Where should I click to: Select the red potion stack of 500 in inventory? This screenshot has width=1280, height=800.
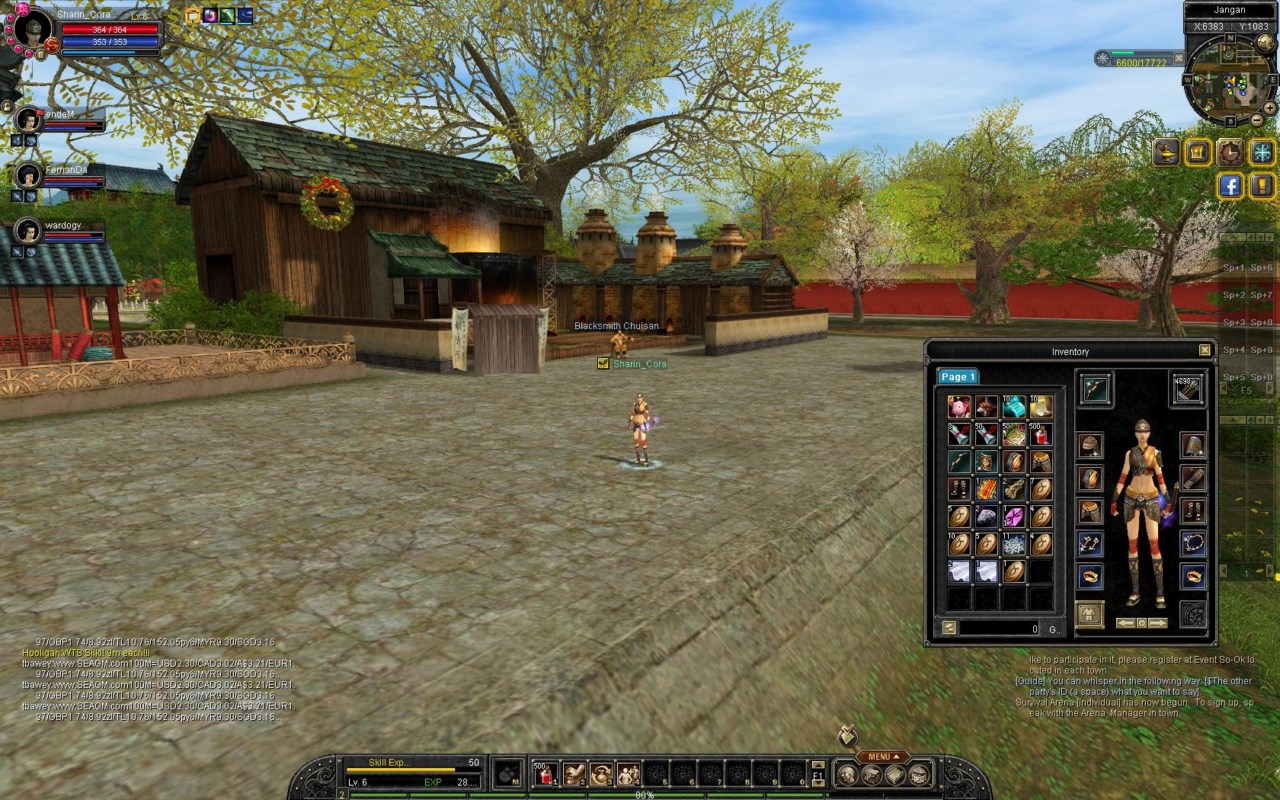point(1041,434)
